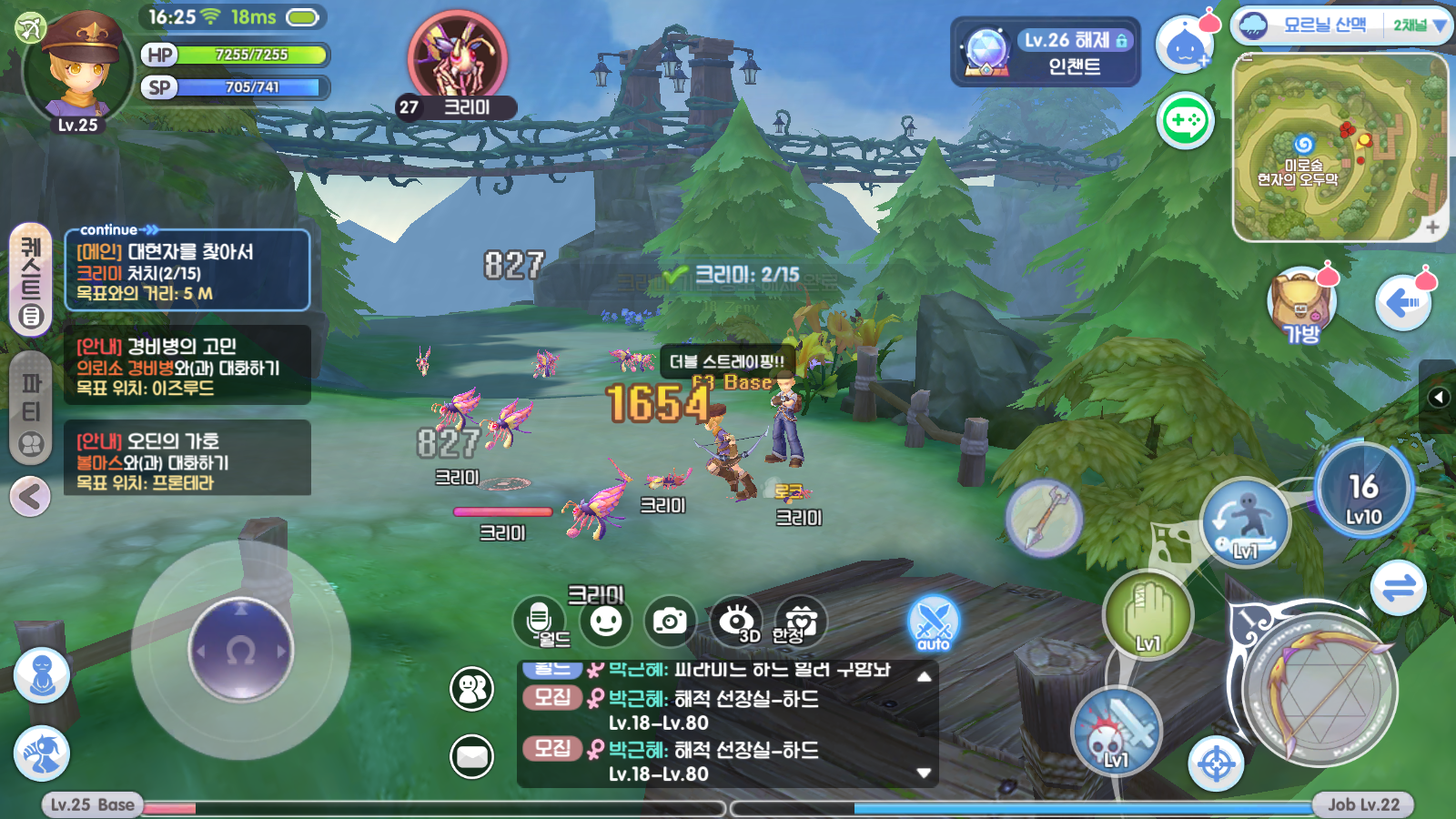Toggle the 3D camera view mode
Image resolution: width=1456 pixels, height=819 pixels.
735,622
